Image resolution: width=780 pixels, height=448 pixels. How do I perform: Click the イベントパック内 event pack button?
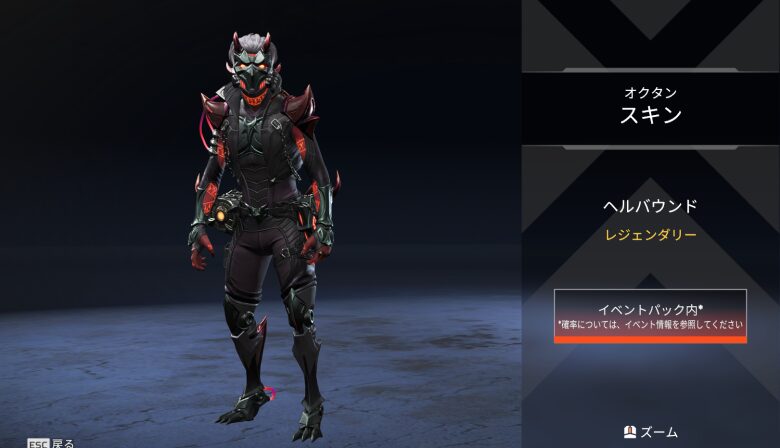(x=650, y=315)
